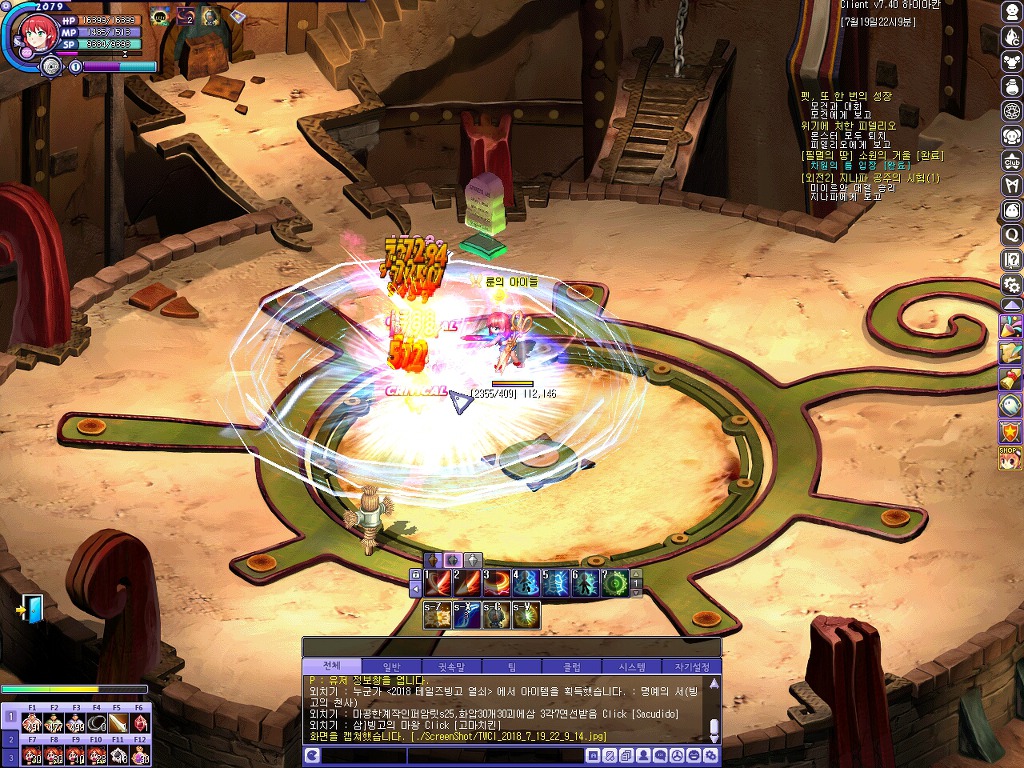Activate the green gear skill in slot 7

click(615, 582)
